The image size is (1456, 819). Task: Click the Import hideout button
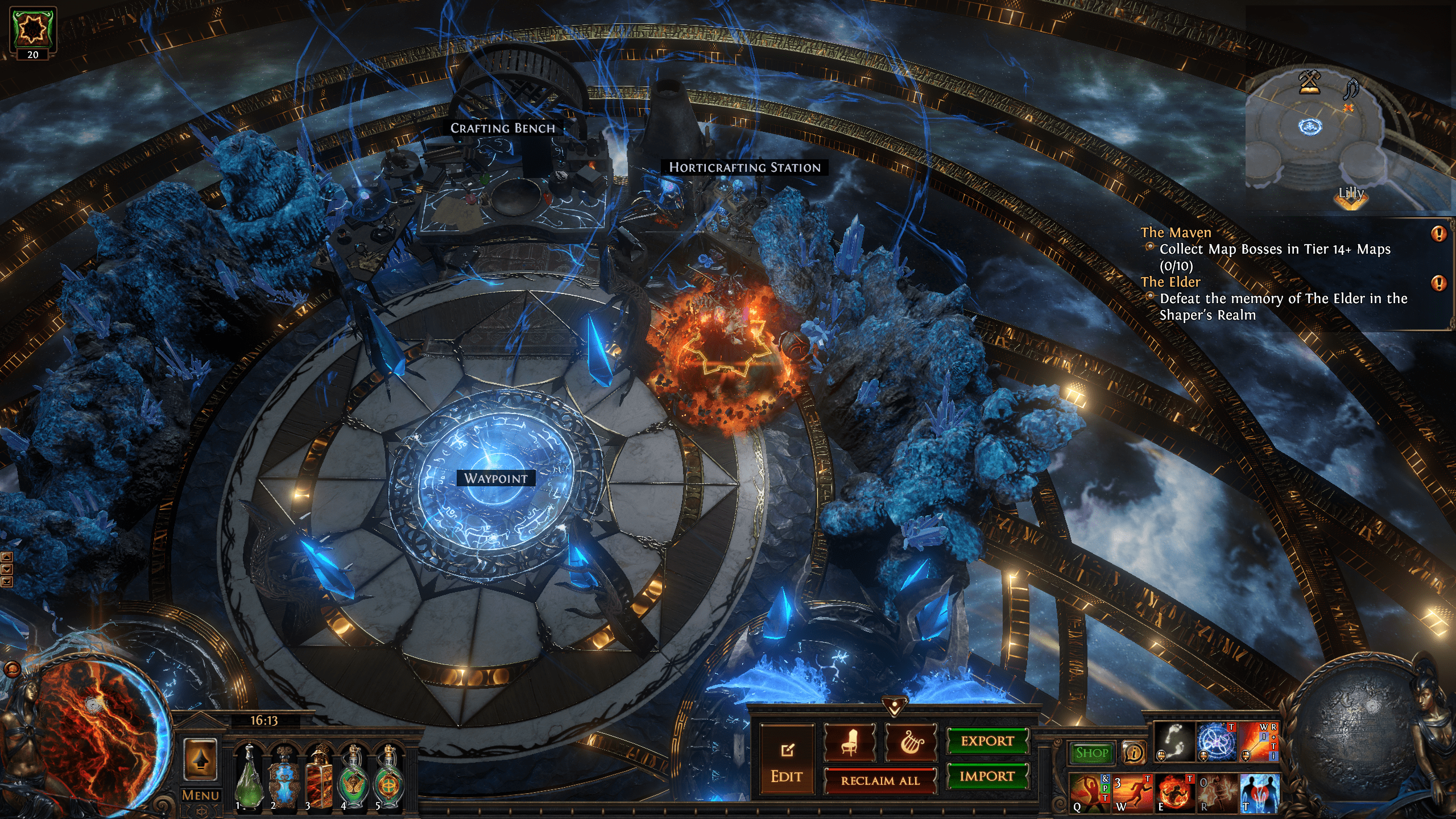point(987,776)
